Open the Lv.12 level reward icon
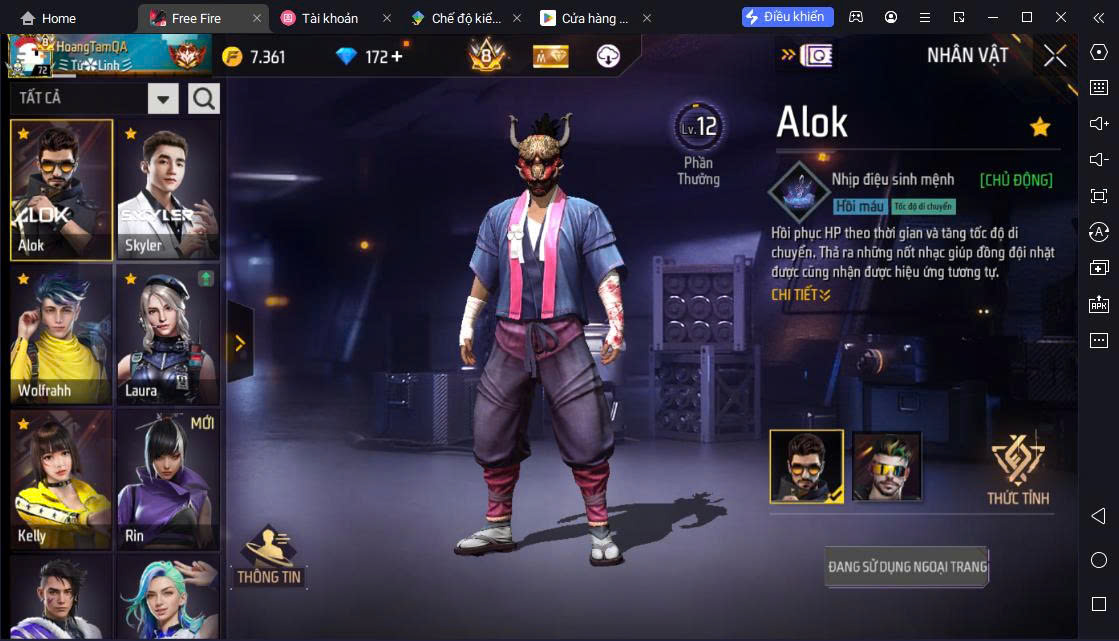 coord(699,128)
